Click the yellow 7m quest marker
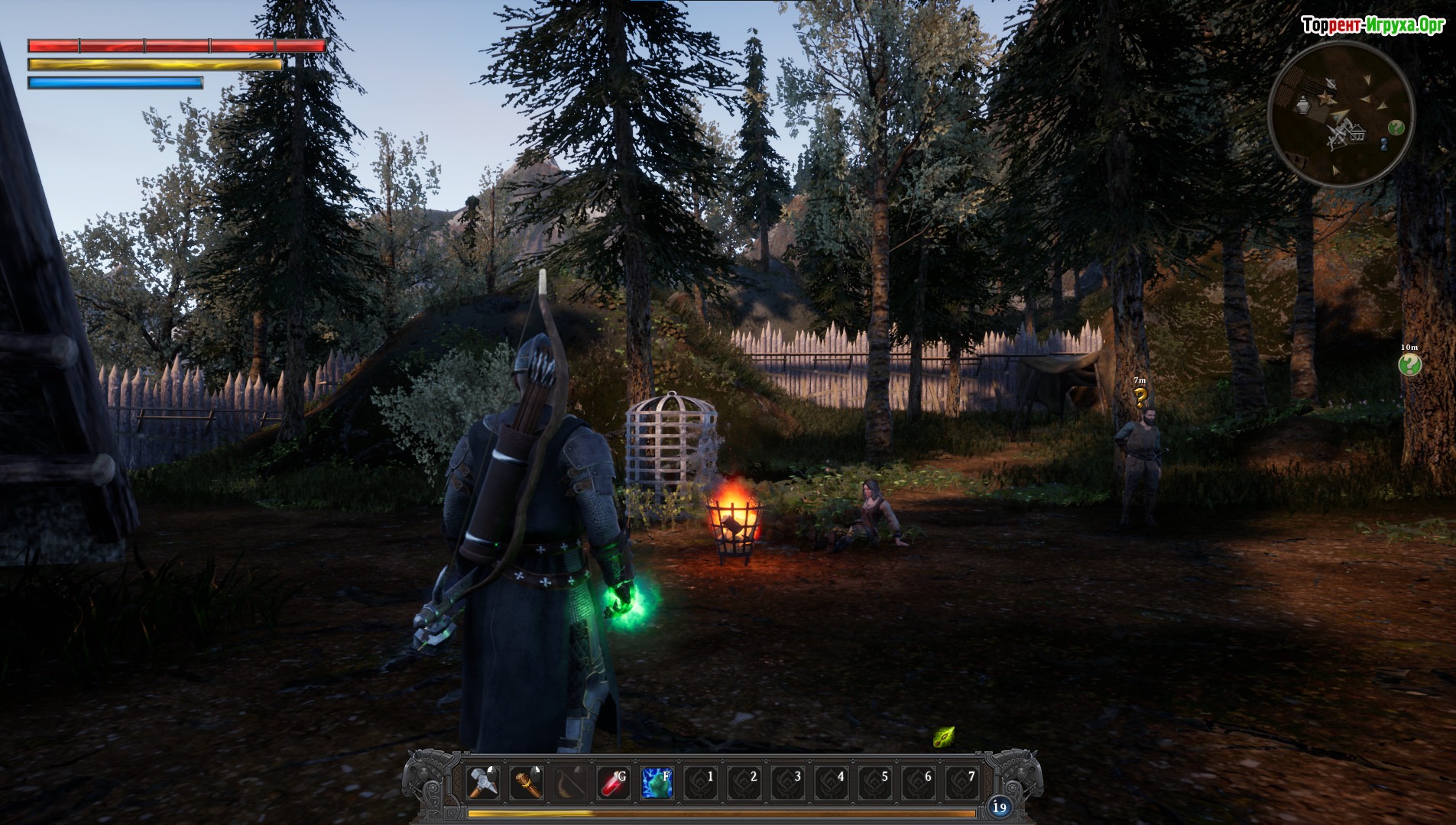1456x825 pixels. (x=1140, y=397)
